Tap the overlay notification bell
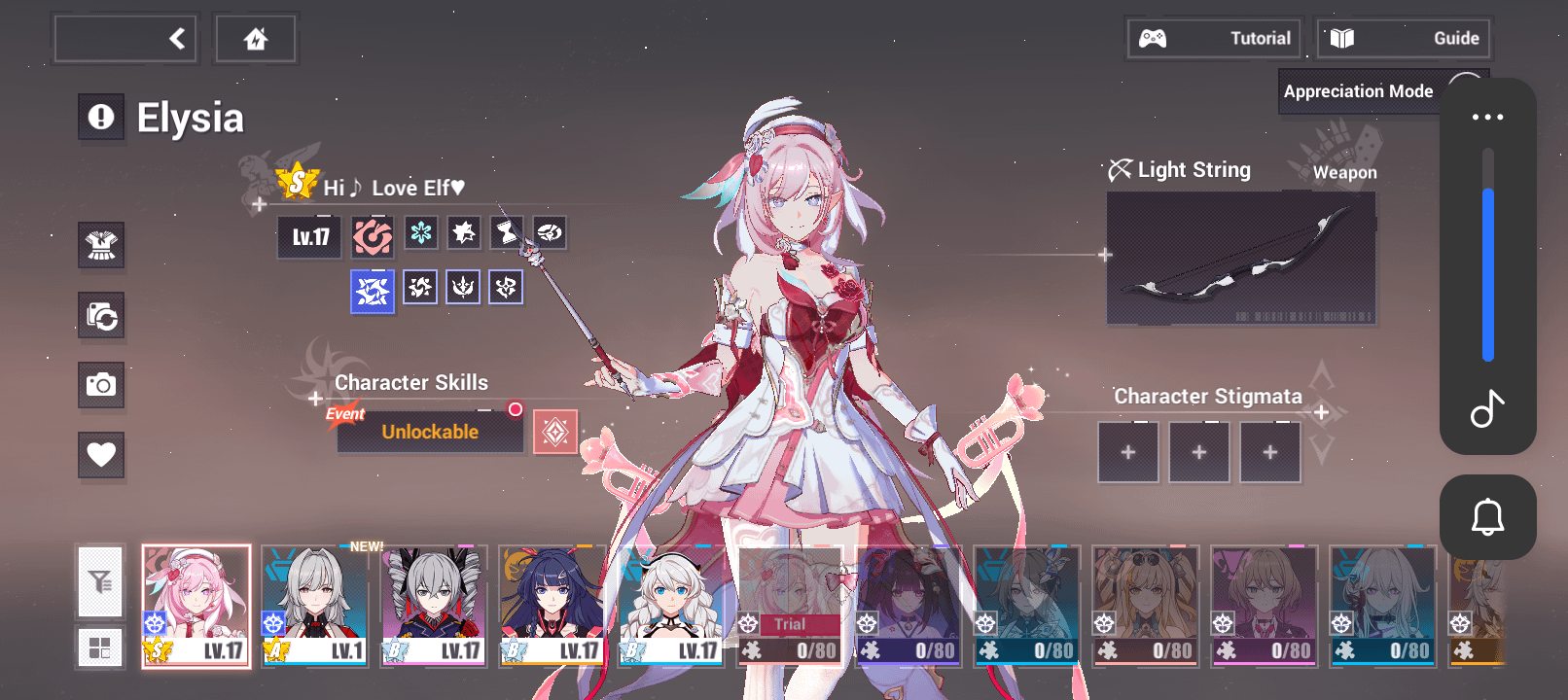 [x=1487, y=517]
